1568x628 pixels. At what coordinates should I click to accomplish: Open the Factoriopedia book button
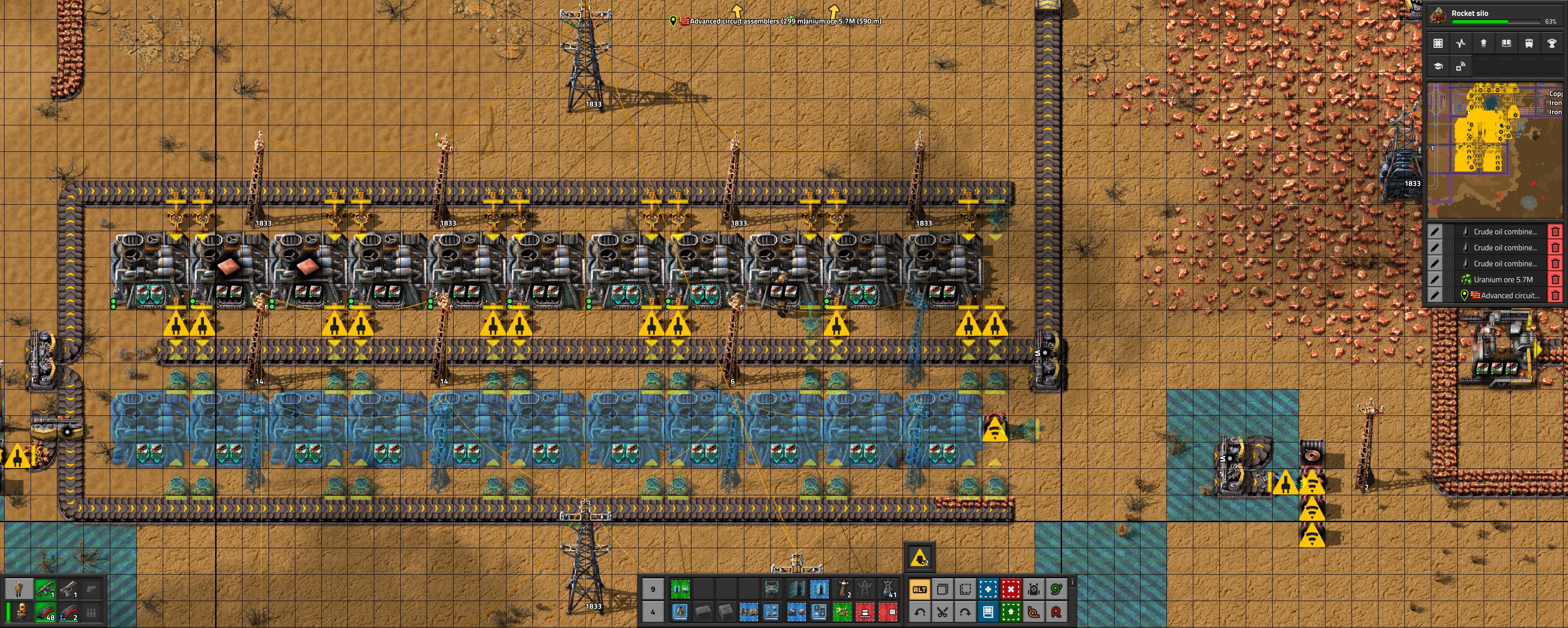(1506, 43)
